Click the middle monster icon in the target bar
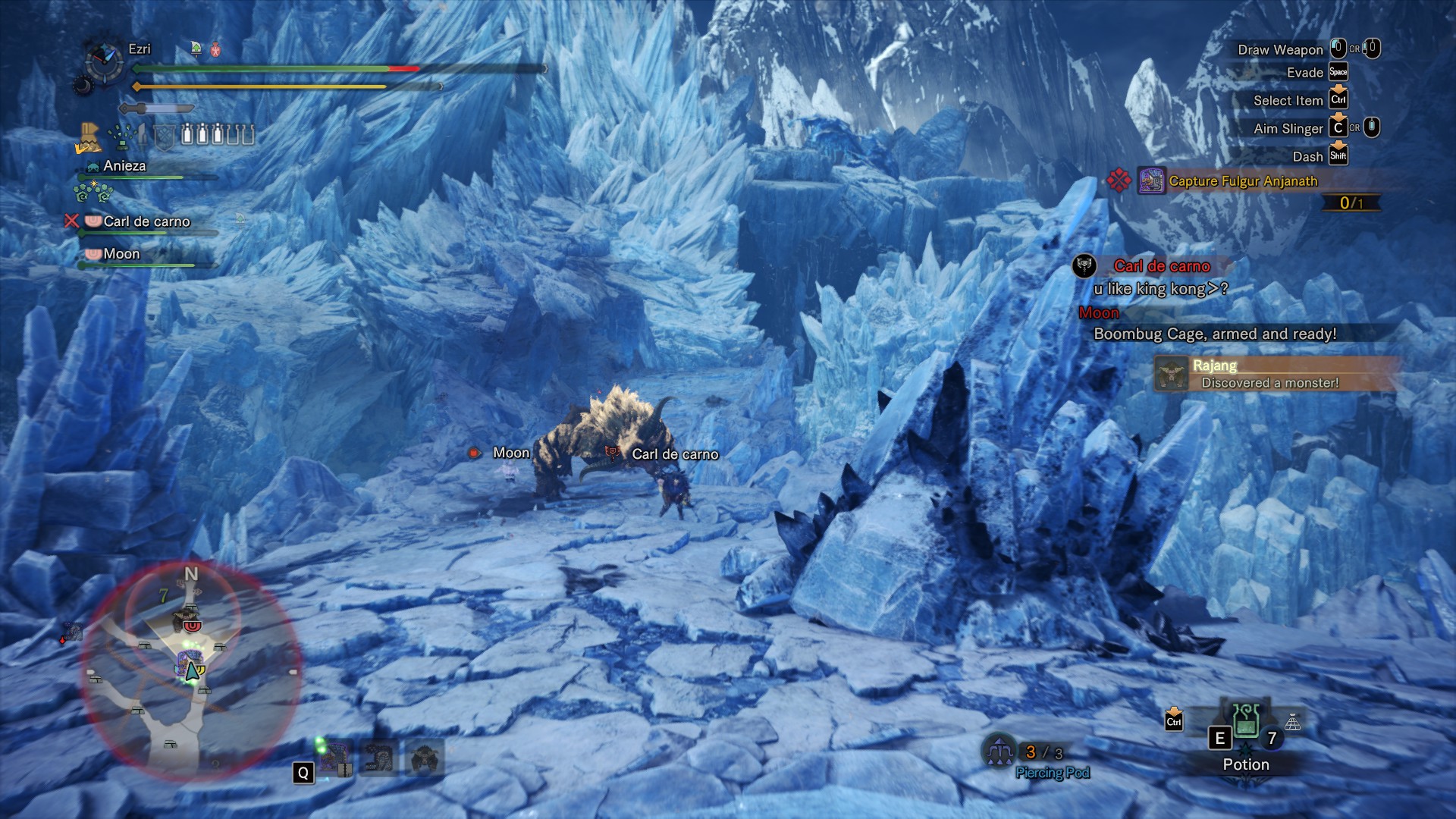The width and height of the screenshot is (1456, 819). tap(378, 758)
